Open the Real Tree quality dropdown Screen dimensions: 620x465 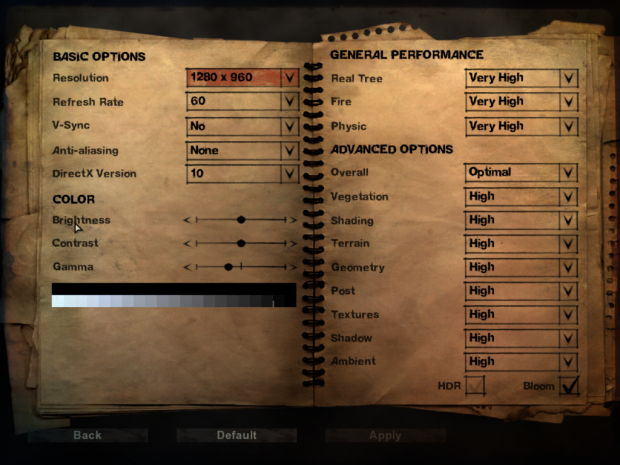(521, 77)
